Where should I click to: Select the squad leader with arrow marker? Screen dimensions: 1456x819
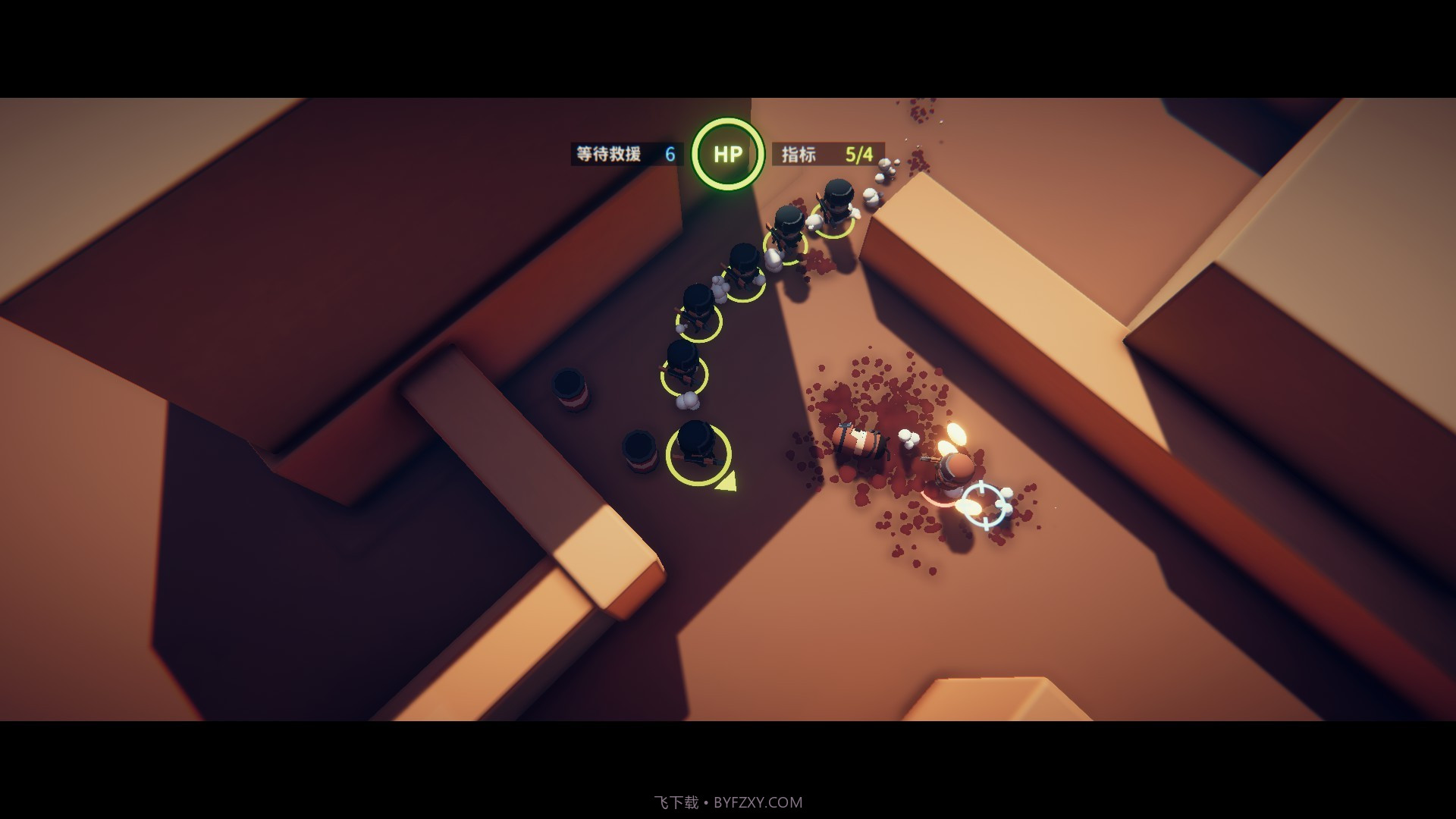697,452
